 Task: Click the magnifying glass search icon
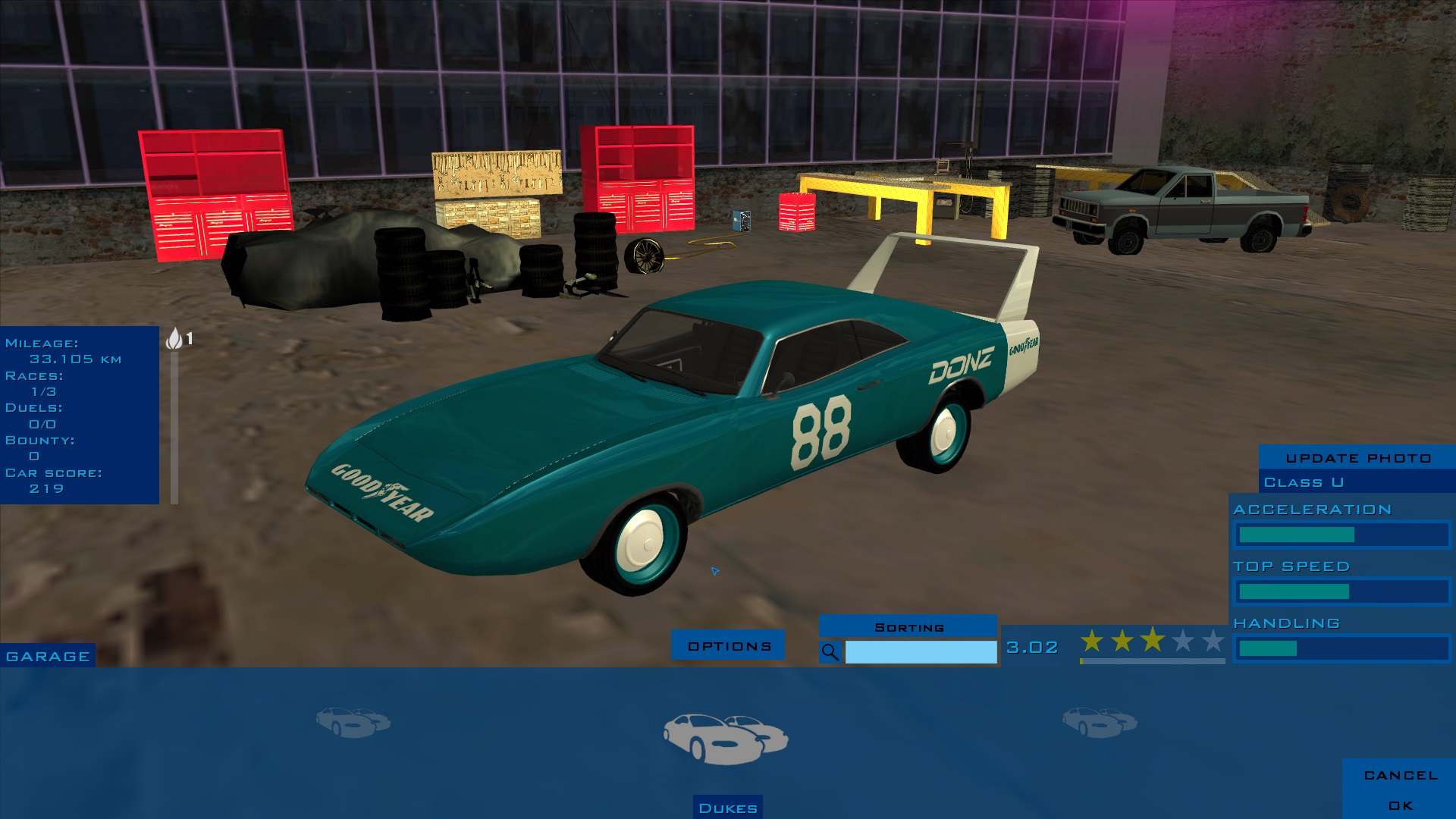(830, 652)
